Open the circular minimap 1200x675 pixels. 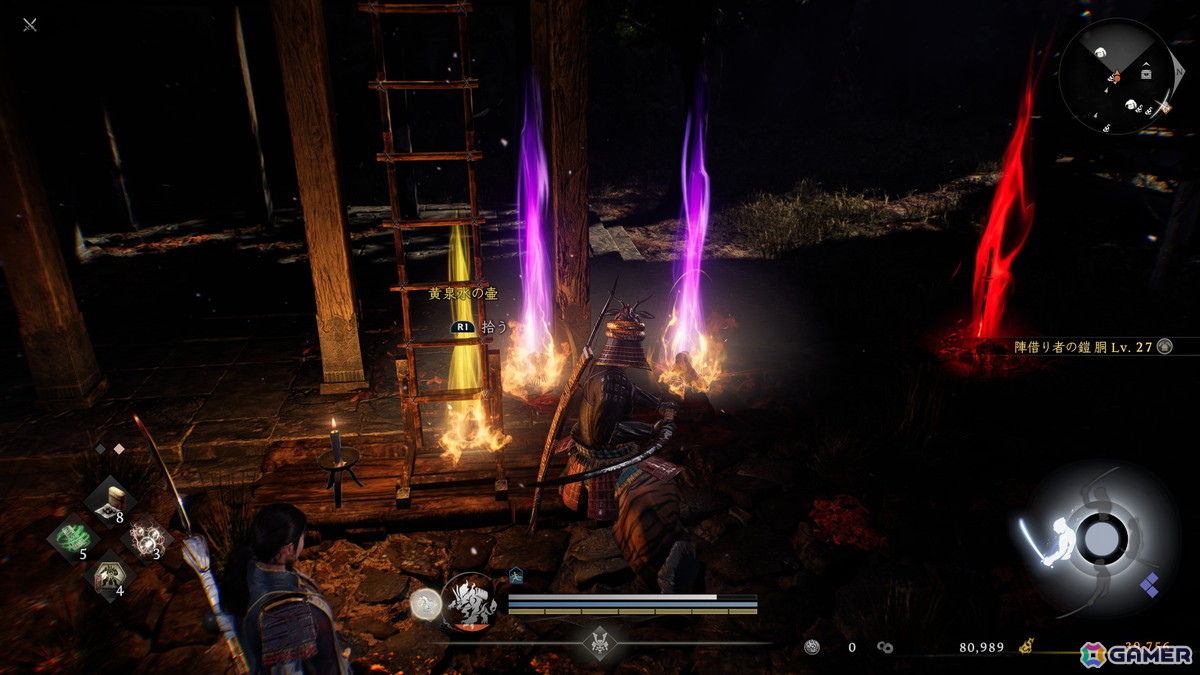(1117, 78)
